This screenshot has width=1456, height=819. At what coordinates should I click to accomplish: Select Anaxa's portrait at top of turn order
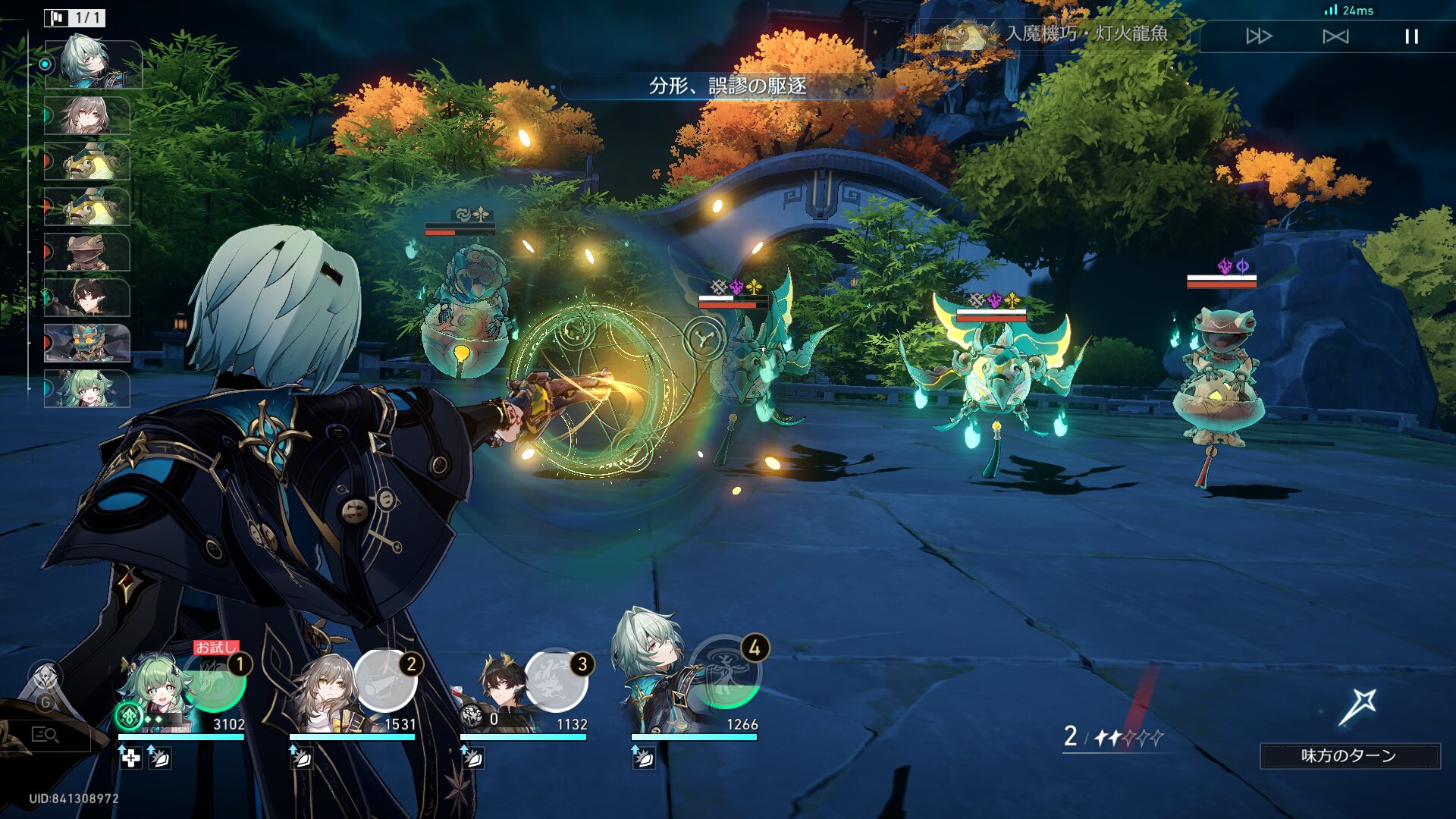pos(93,63)
